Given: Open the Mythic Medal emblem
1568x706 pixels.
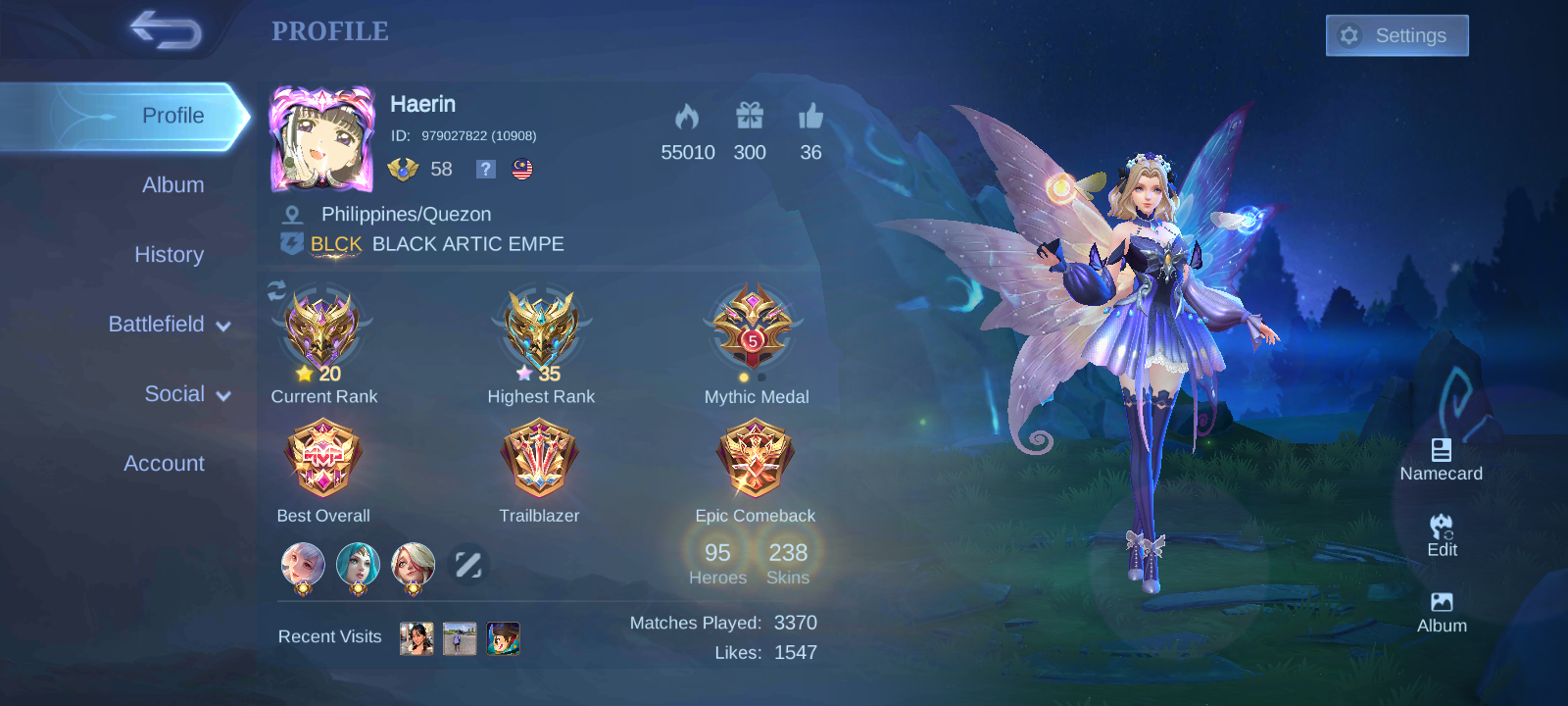Looking at the screenshot, I should point(755,330).
